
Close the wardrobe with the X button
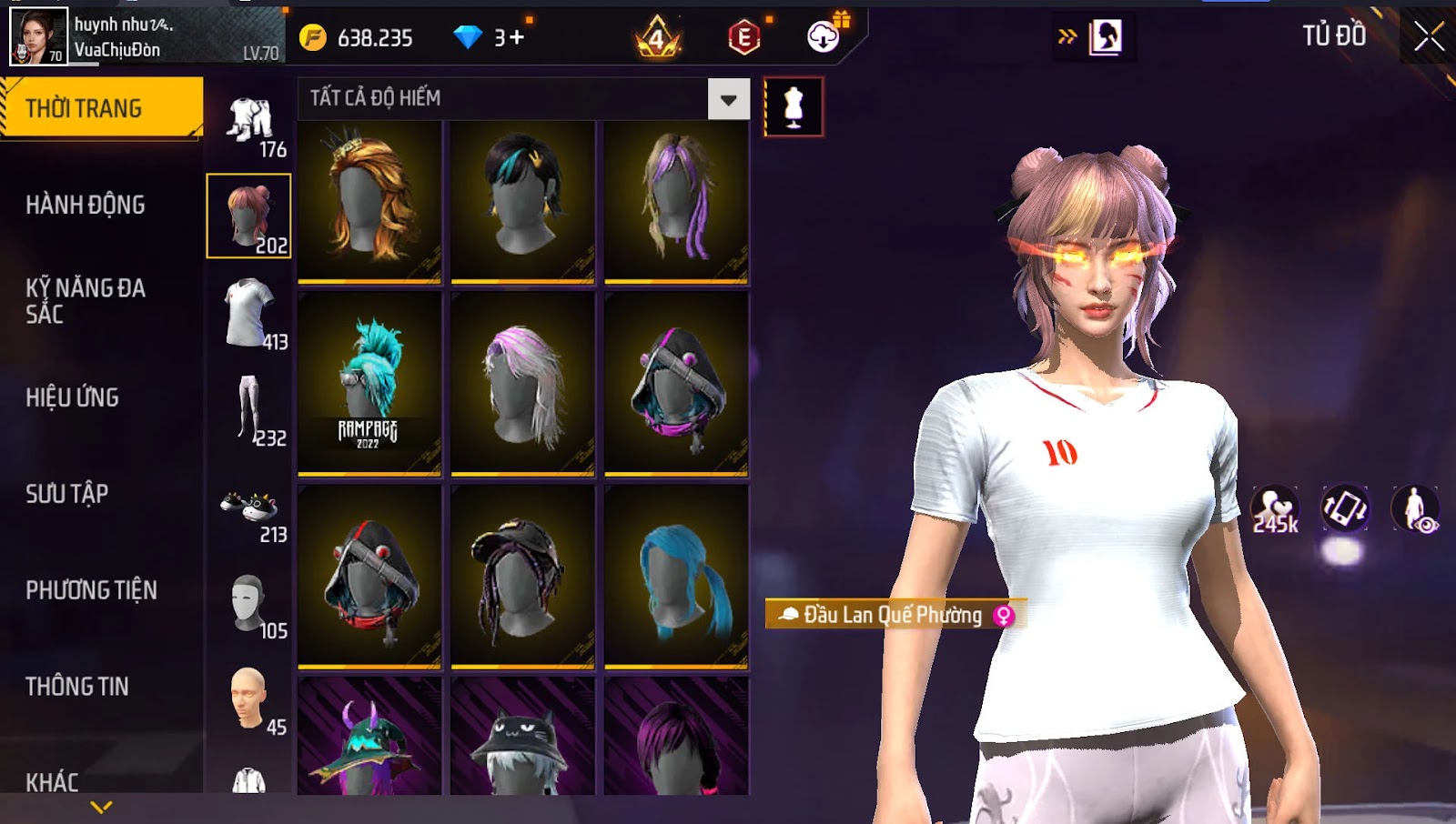(1429, 36)
